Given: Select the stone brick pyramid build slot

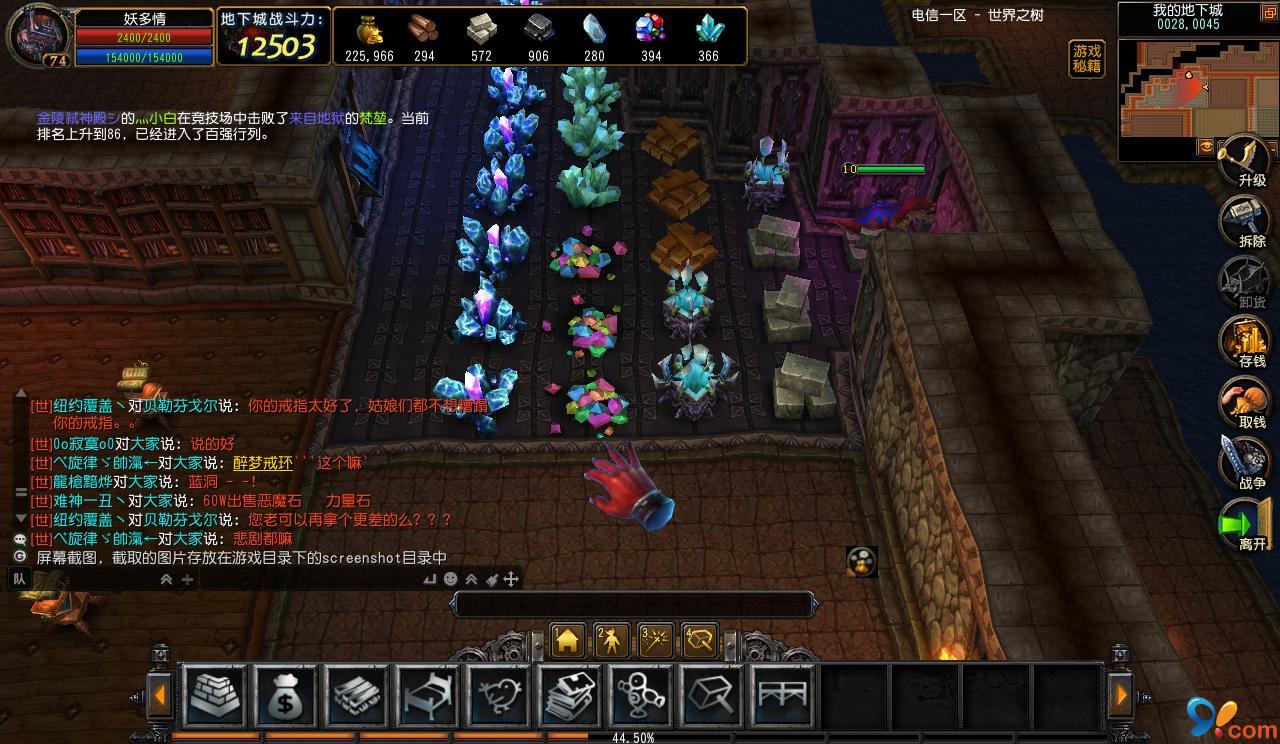Looking at the screenshot, I should pos(216,694).
